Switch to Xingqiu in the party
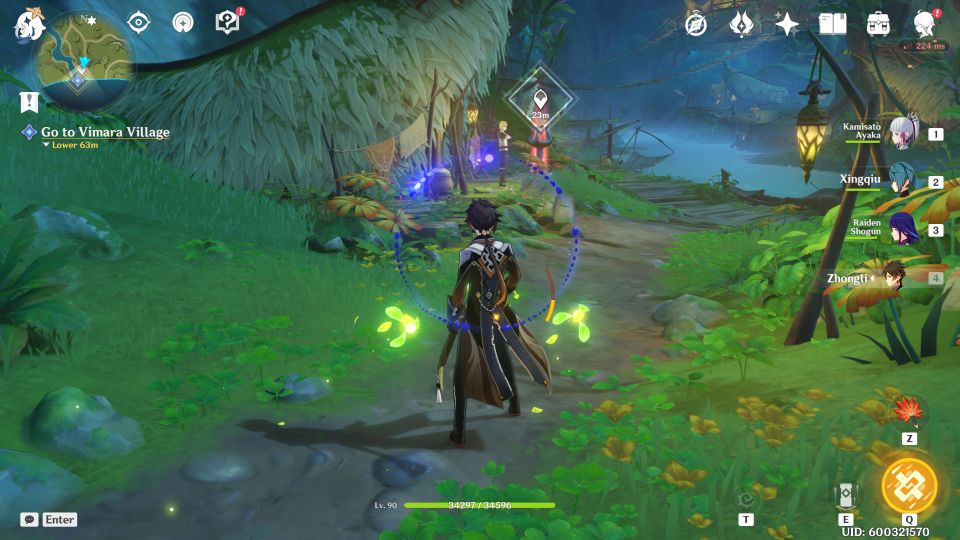960x540 pixels. tap(903, 181)
